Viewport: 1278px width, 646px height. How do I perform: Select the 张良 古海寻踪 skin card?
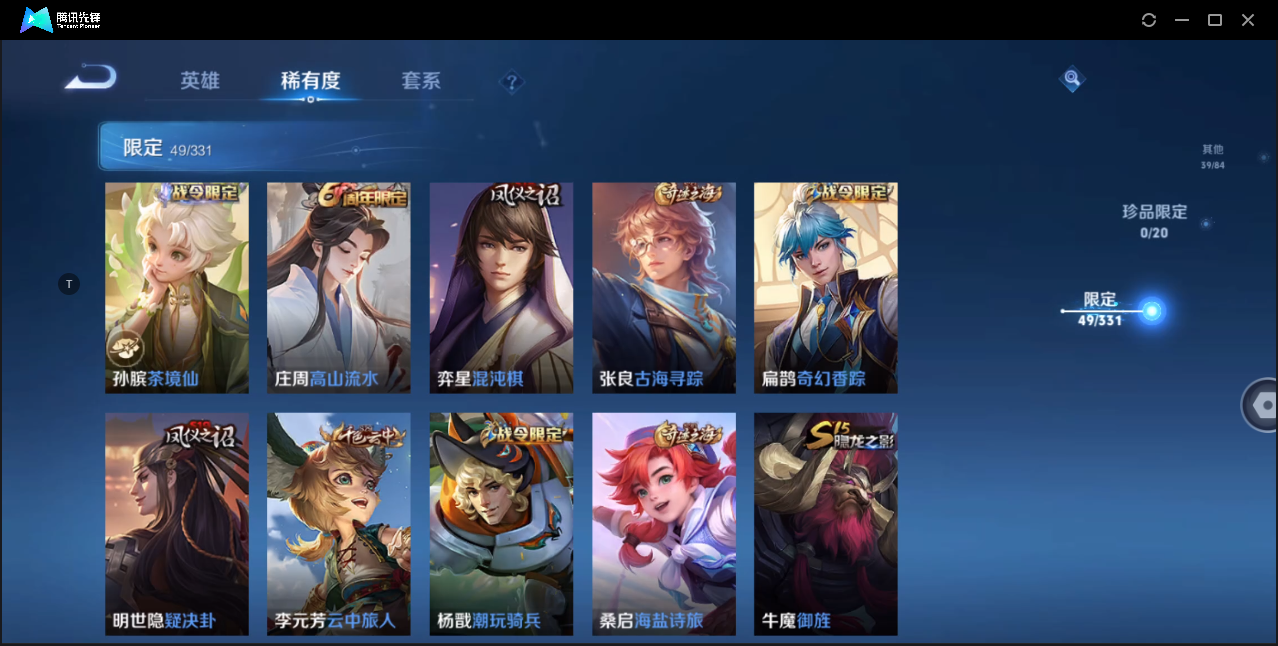tap(664, 288)
